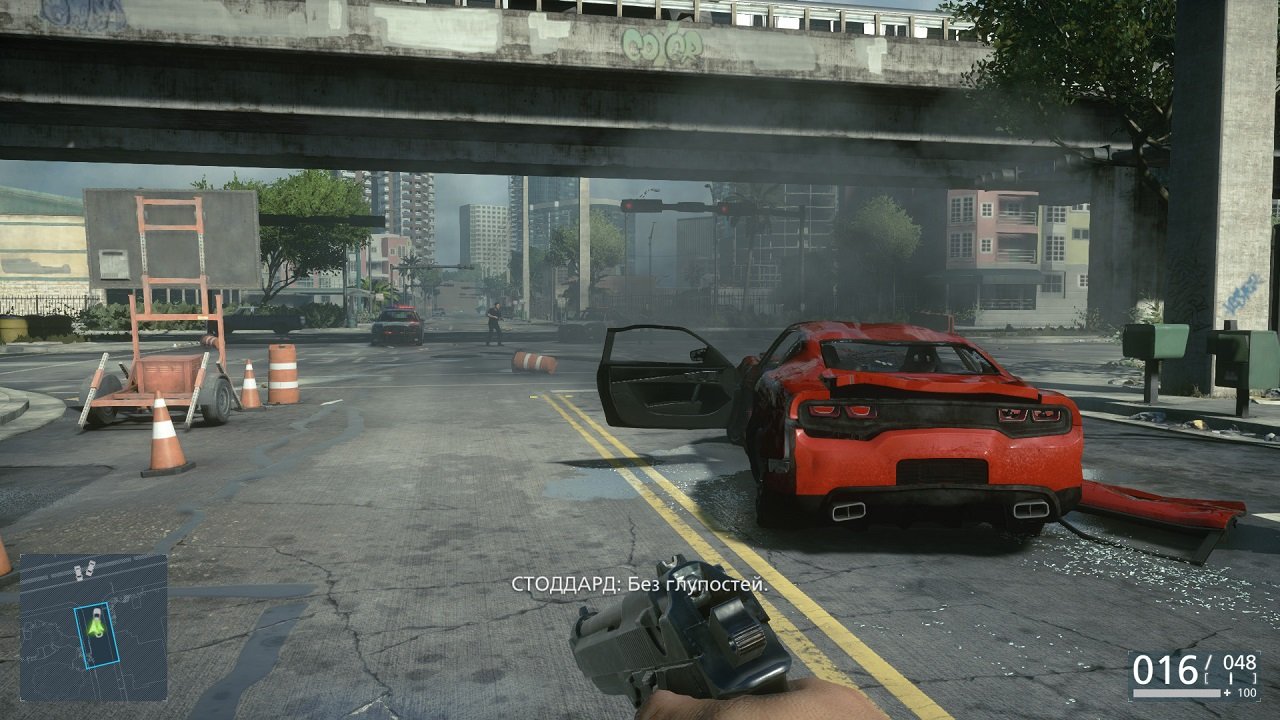This screenshot has width=1280, height=720.
Task: Click the police car in the distance
Action: click(398, 327)
